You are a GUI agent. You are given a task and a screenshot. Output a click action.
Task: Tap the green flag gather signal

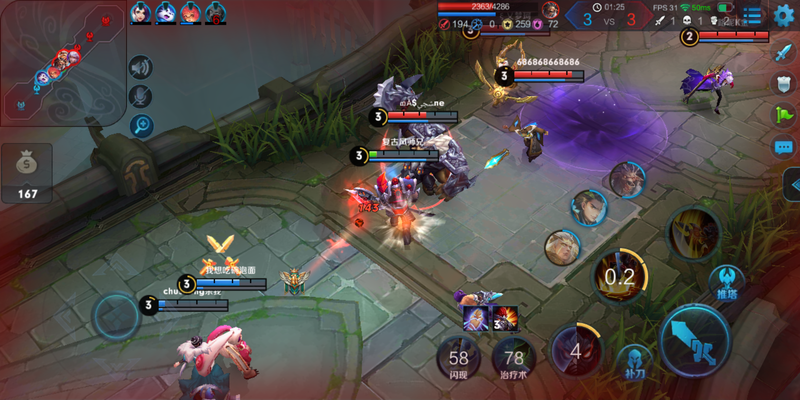(x=783, y=115)
